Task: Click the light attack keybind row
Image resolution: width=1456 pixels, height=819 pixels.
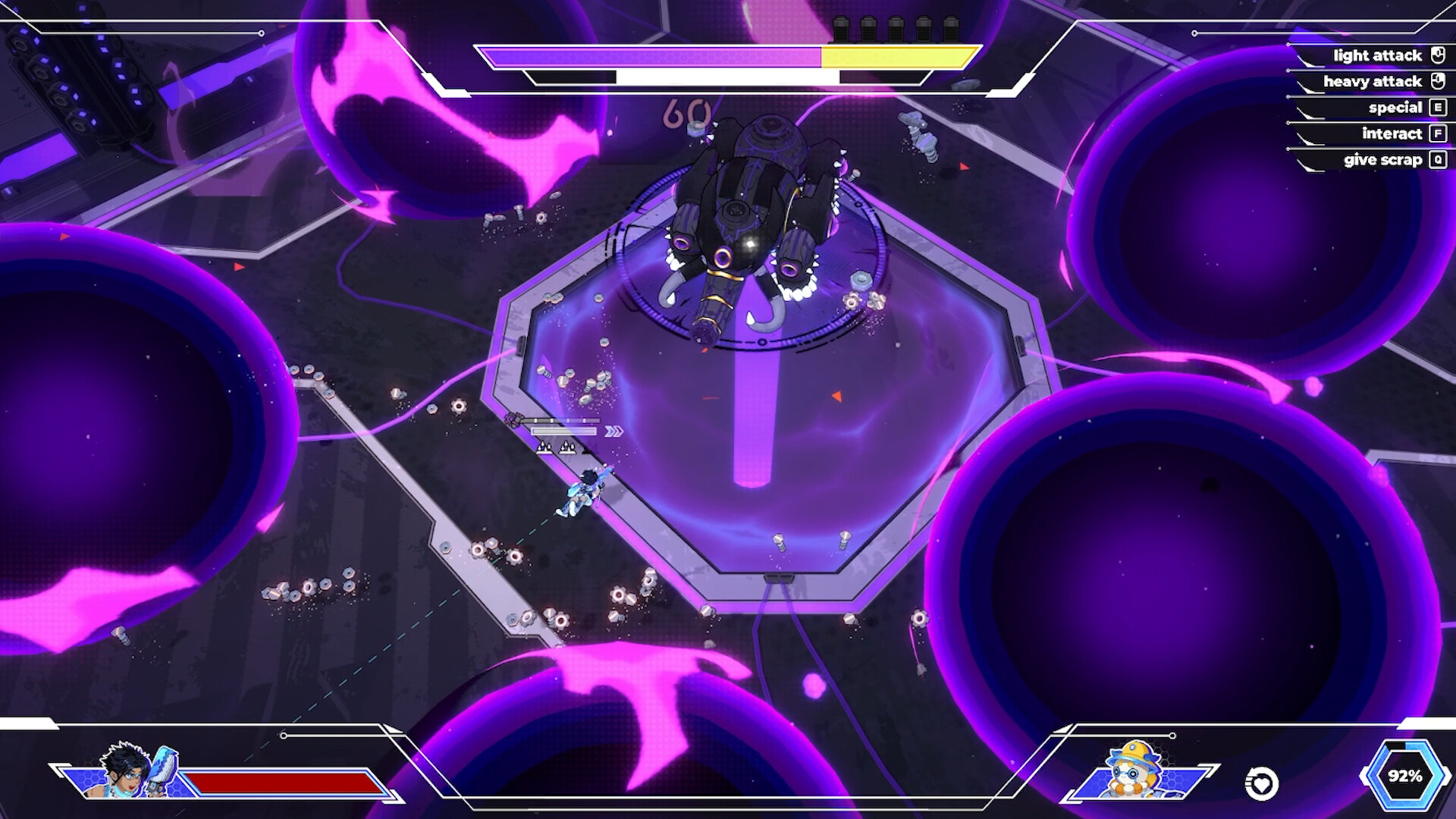Action: pyautogui.click(x=1373, y=55)
